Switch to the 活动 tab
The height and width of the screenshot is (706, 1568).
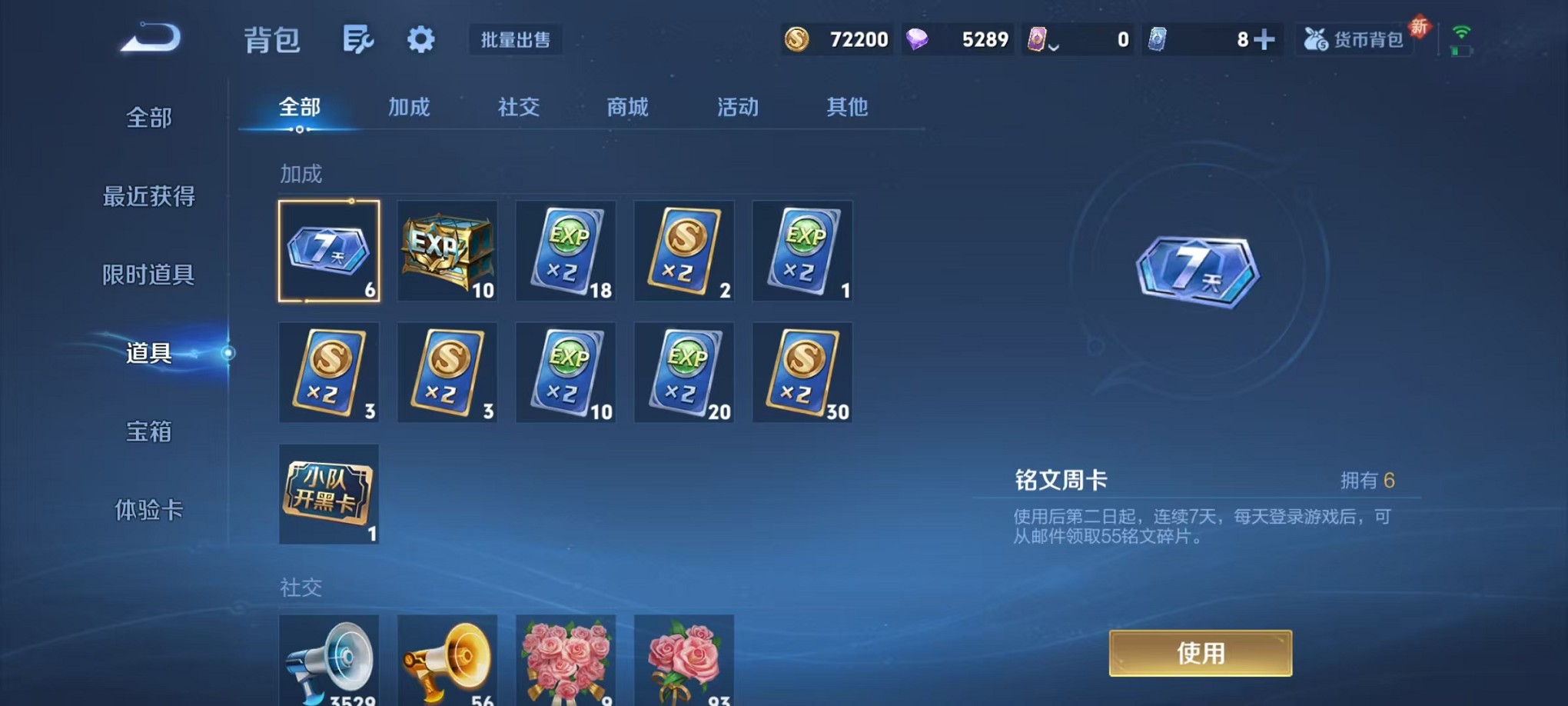[736, 108]
